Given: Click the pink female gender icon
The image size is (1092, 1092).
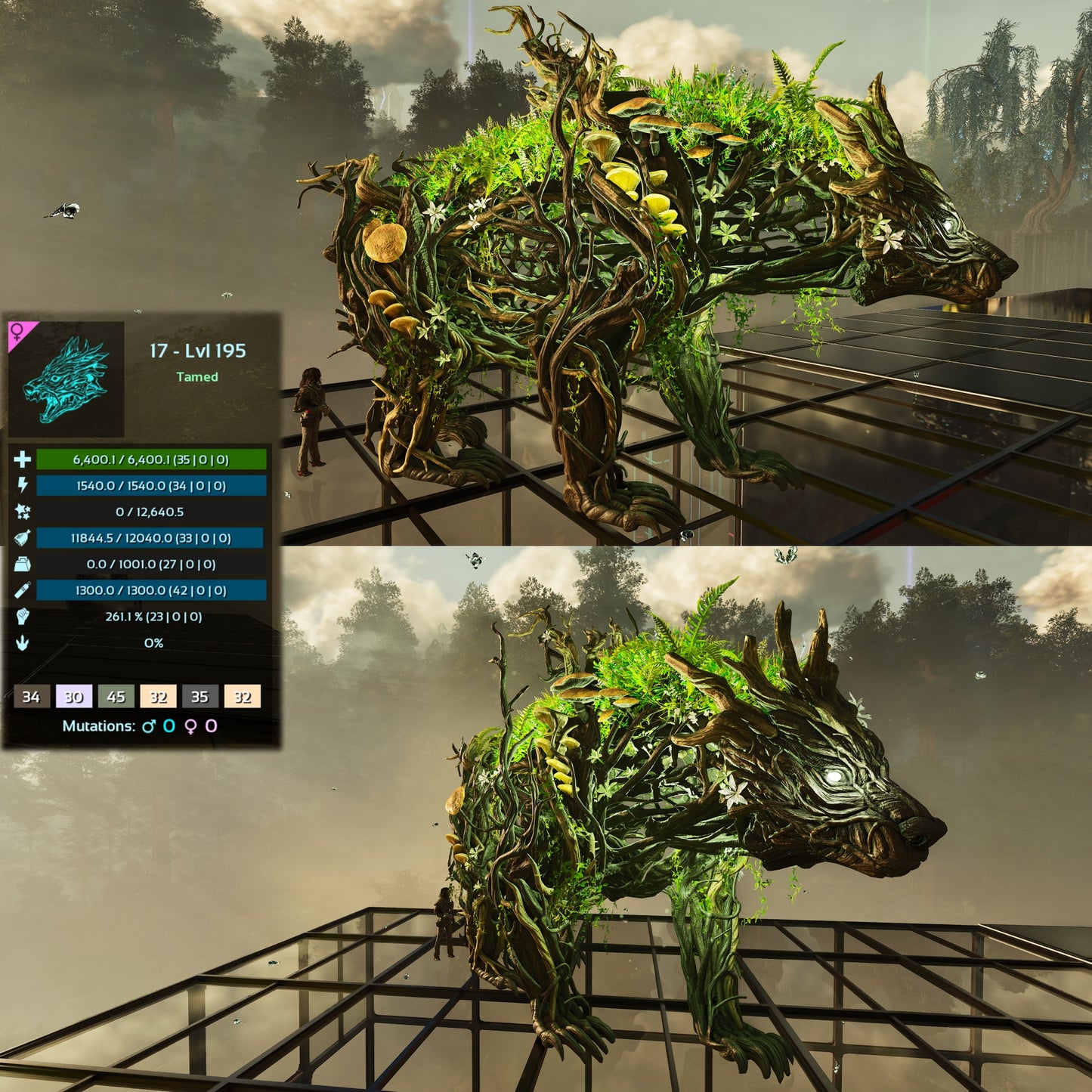Looking at the screenshot, I should click(x=17, y=332).
